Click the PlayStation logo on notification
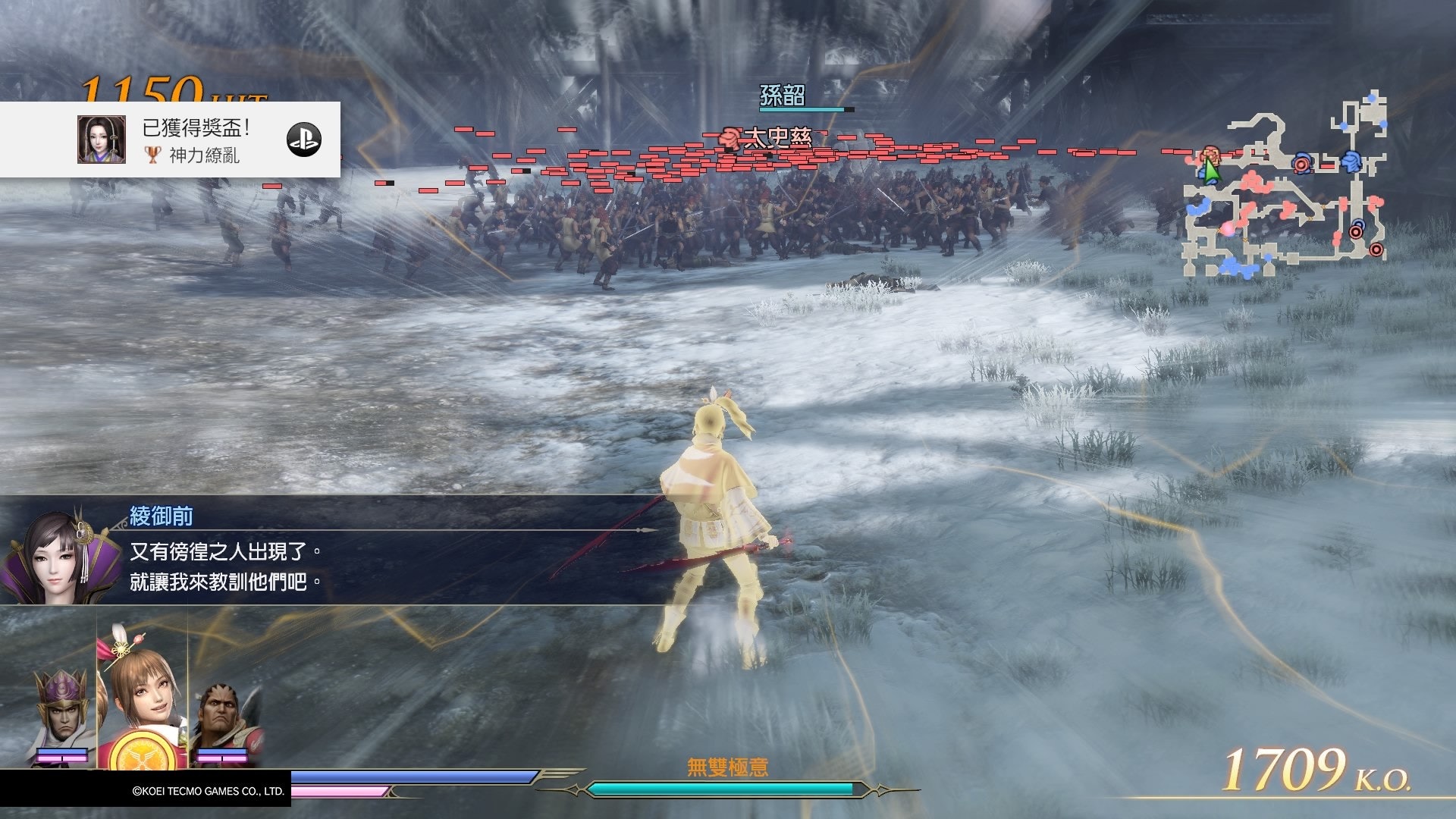Screen dimensions: 1456x819 [304, 140]
